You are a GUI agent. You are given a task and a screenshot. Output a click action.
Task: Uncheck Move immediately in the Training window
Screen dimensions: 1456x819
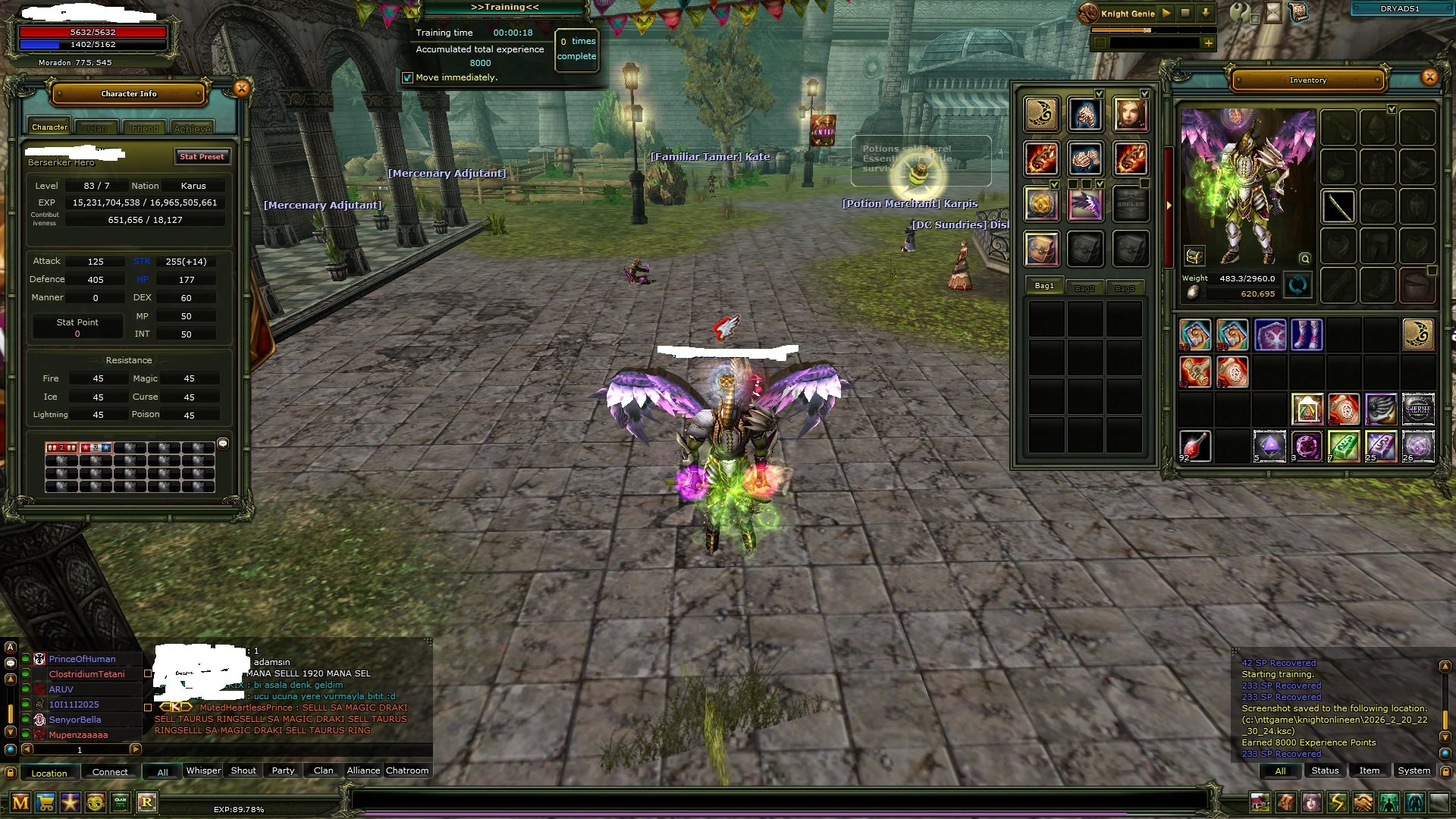pyautogui.click(x=409, y=77)
